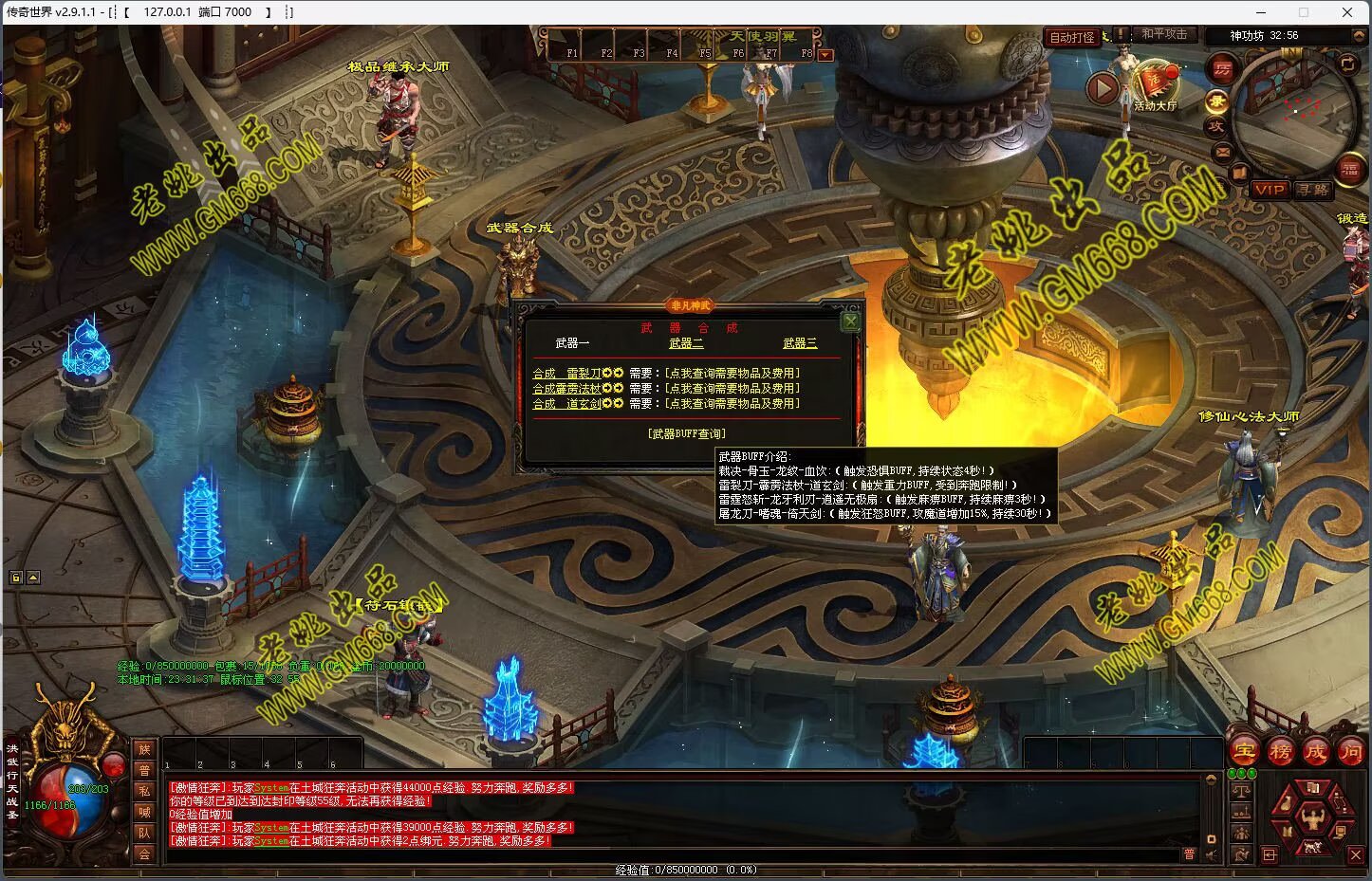Close the game window
The width and height of the screenshot is (1372, 881).
pos(1346,12)
